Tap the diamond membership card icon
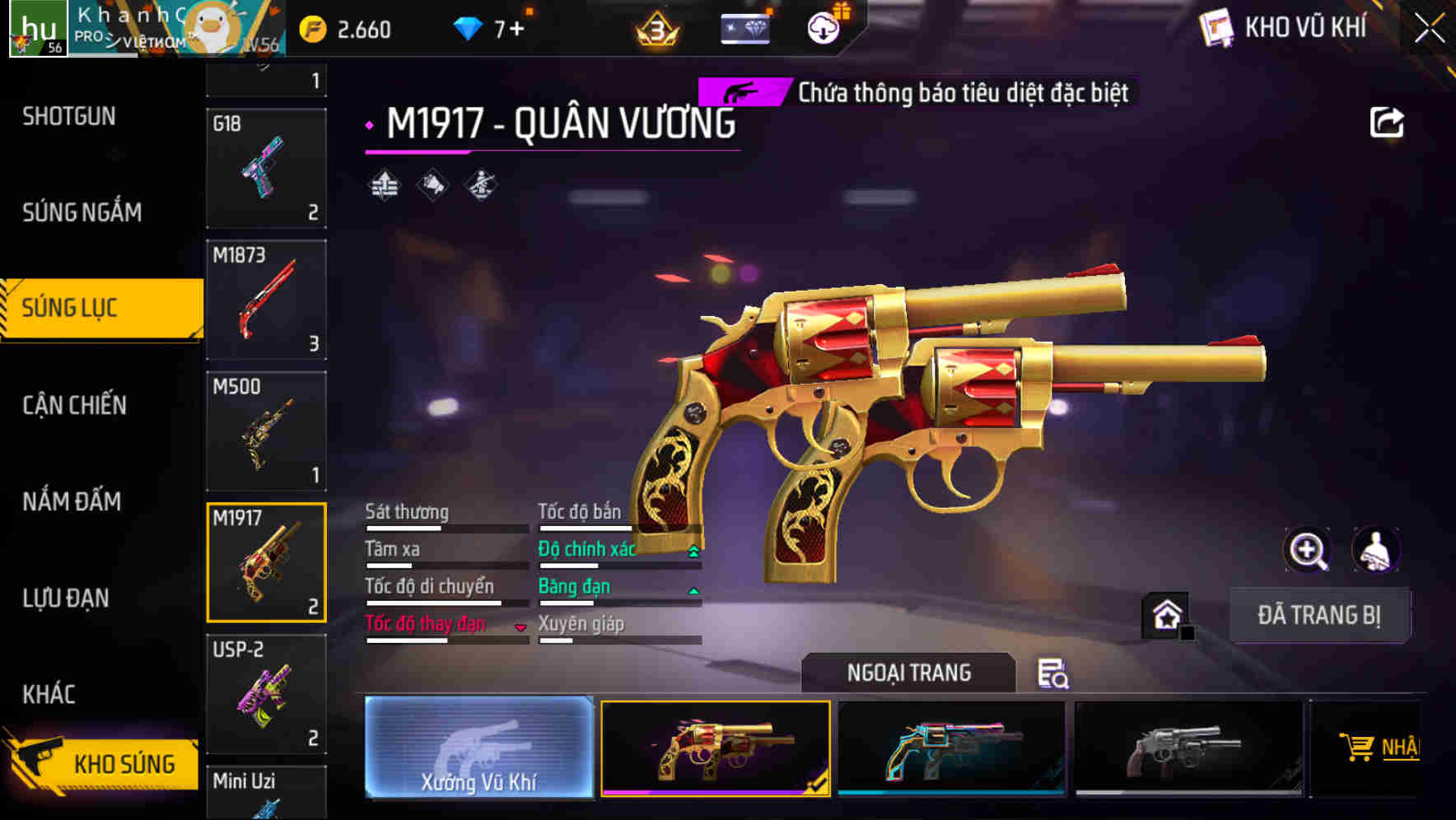 pos(744,27)
